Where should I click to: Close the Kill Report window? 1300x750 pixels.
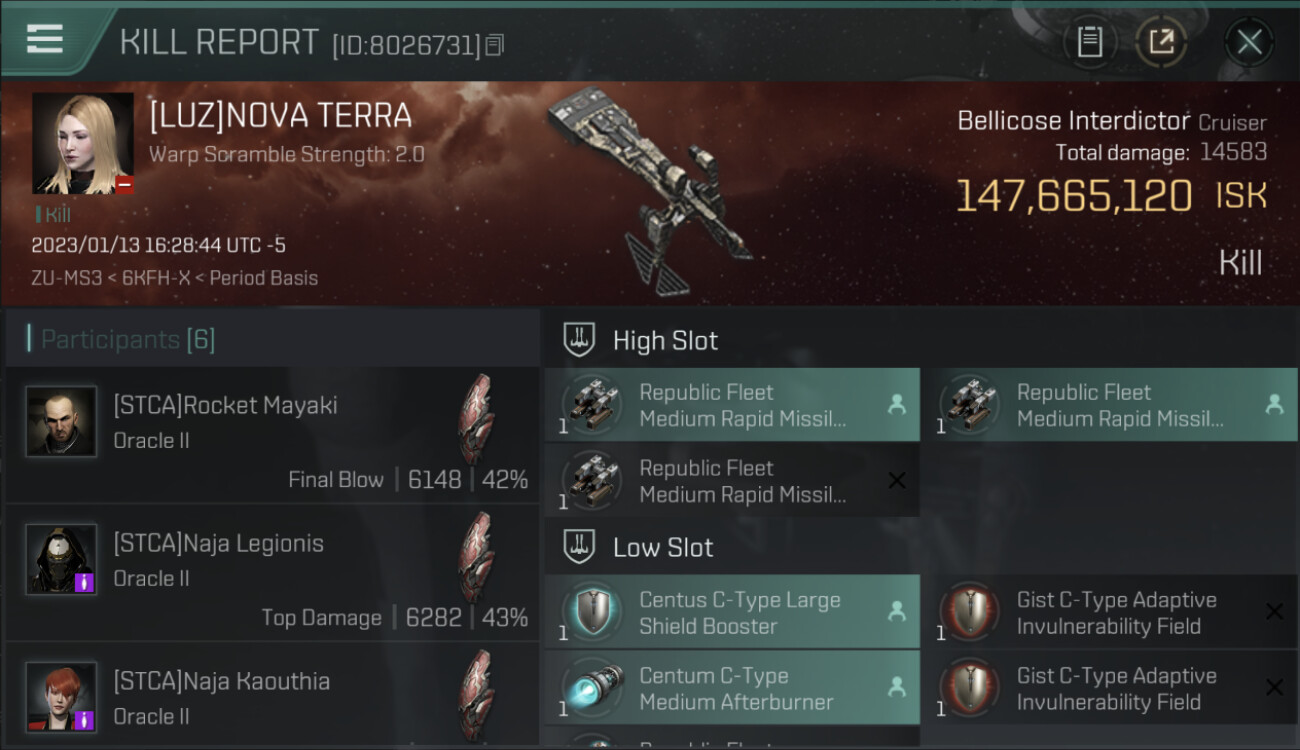[1249, 42]
